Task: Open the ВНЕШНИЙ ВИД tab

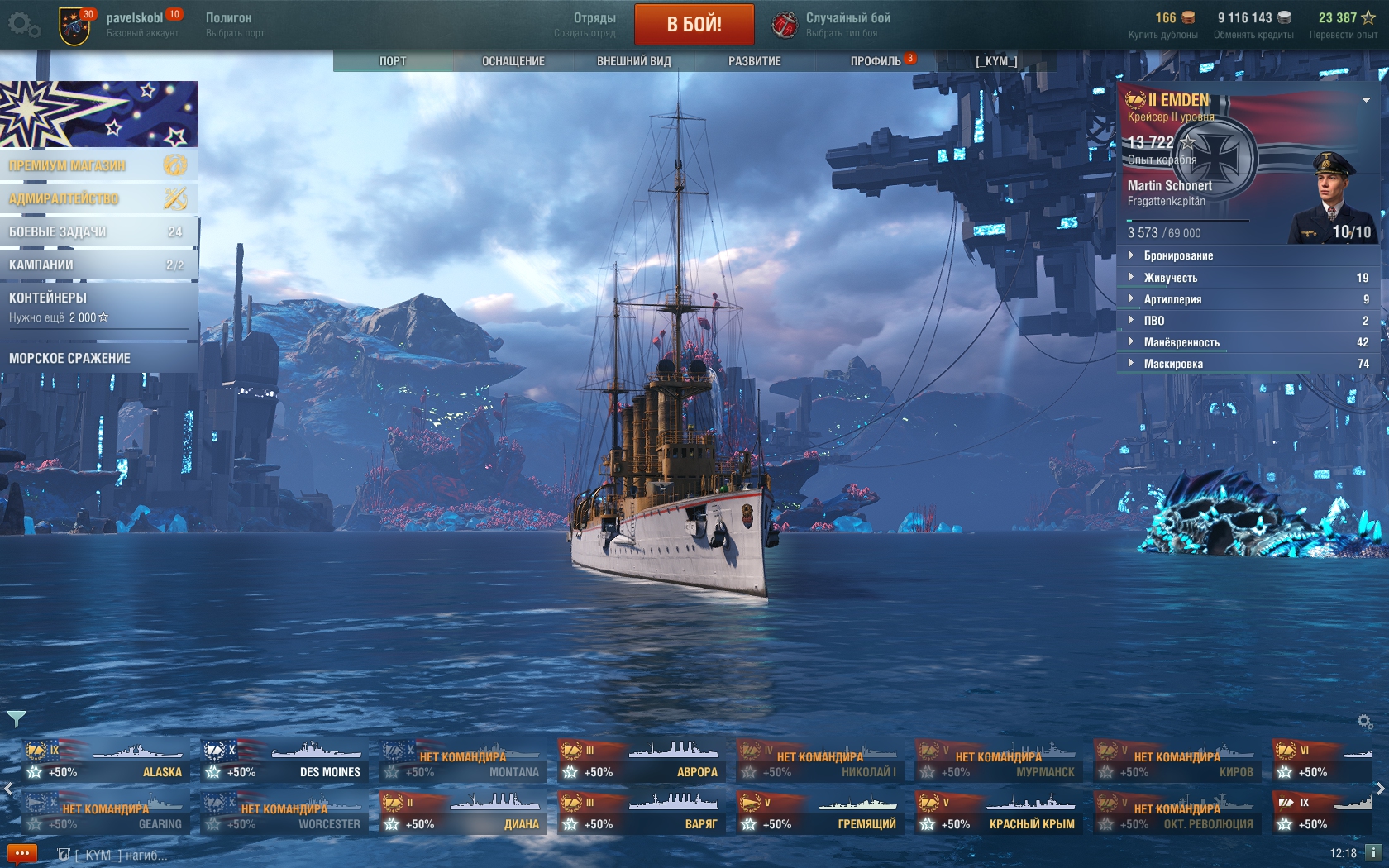Action: (x=633, y=61)
